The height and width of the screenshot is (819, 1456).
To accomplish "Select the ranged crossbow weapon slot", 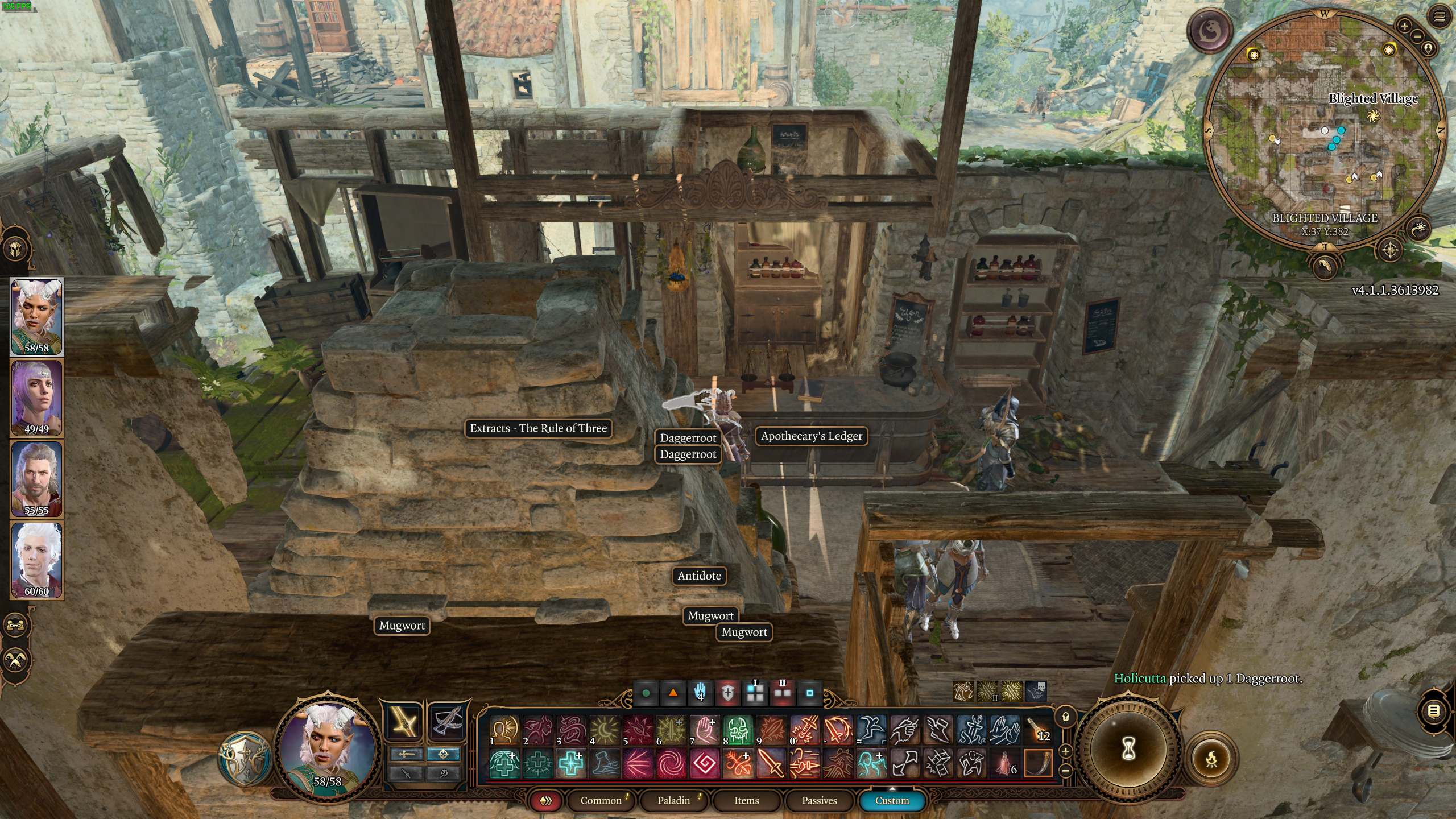I will [x=446, y=722].
